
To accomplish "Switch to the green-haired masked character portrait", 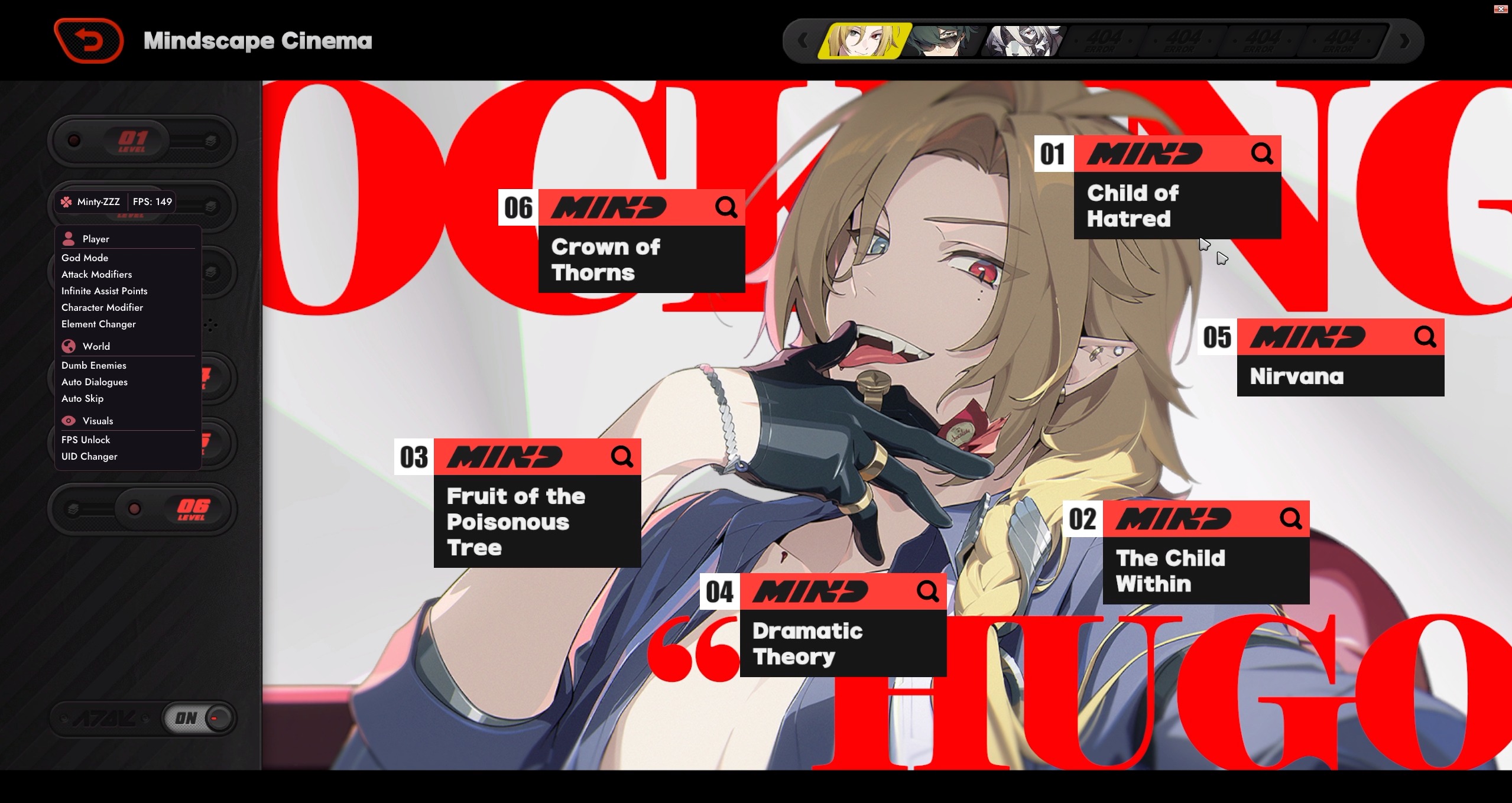I will 943,40.
